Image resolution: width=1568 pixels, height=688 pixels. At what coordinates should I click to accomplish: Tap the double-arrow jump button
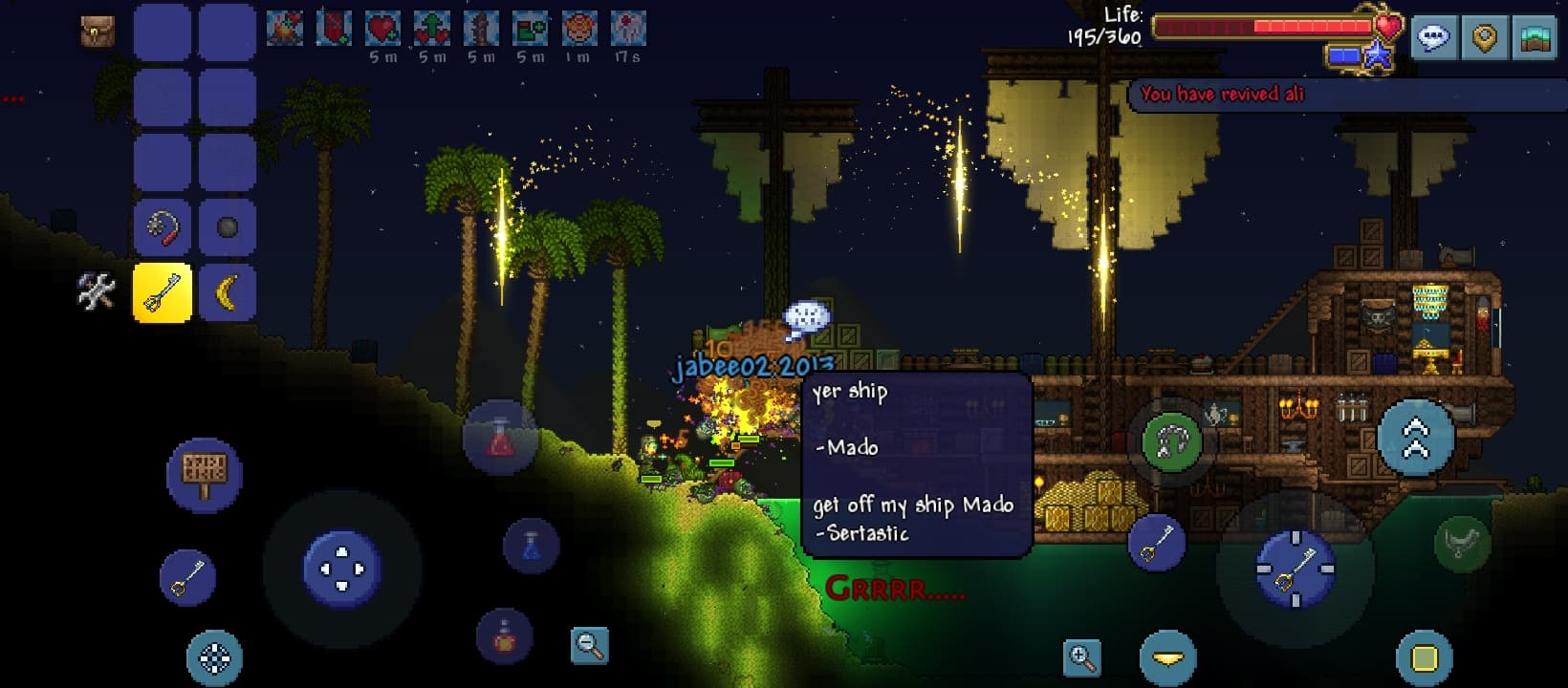[1415, 437]
